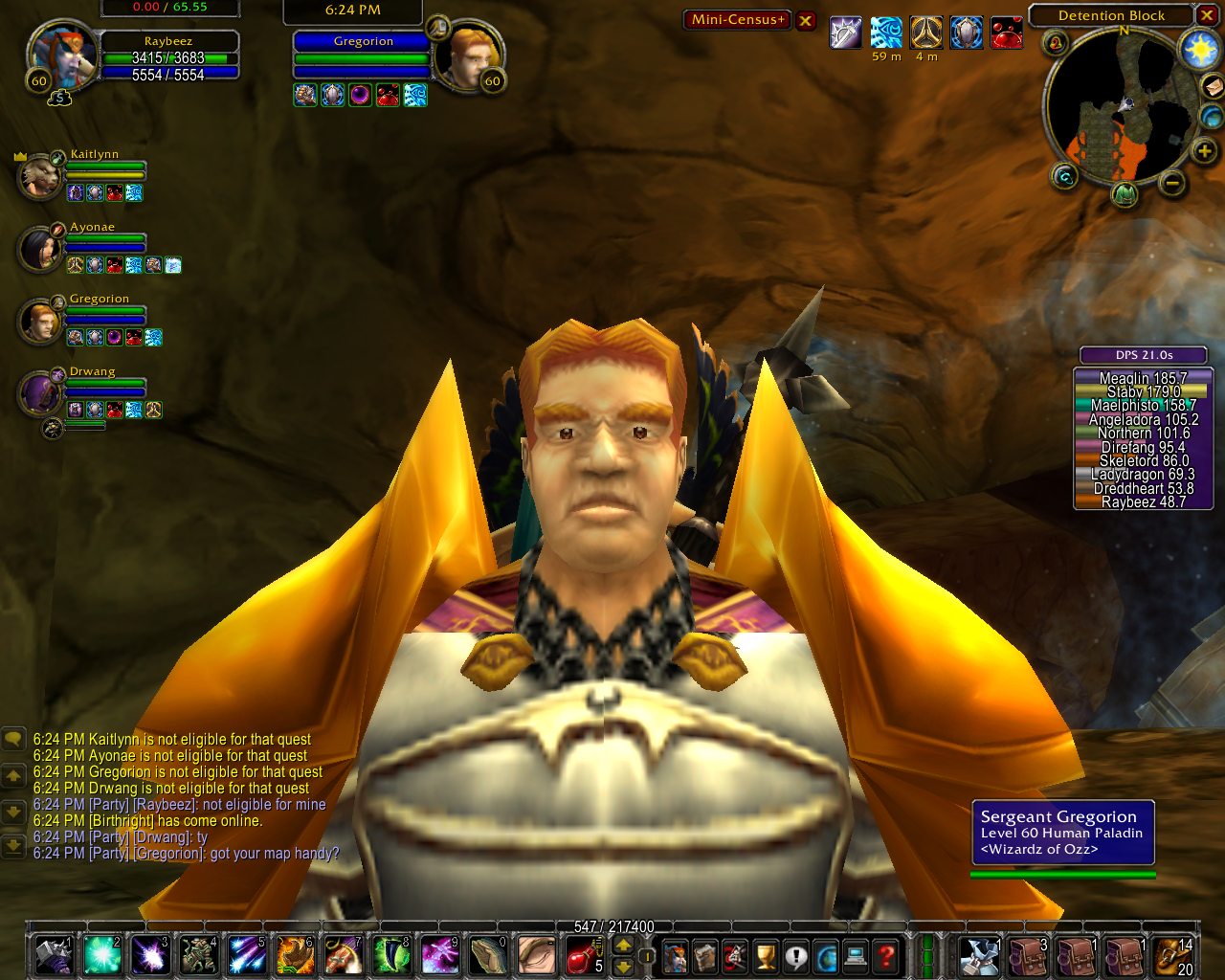Open the quest log exclamation button
The width and height of the screenshot is (1225, 980).
point(796,955)
